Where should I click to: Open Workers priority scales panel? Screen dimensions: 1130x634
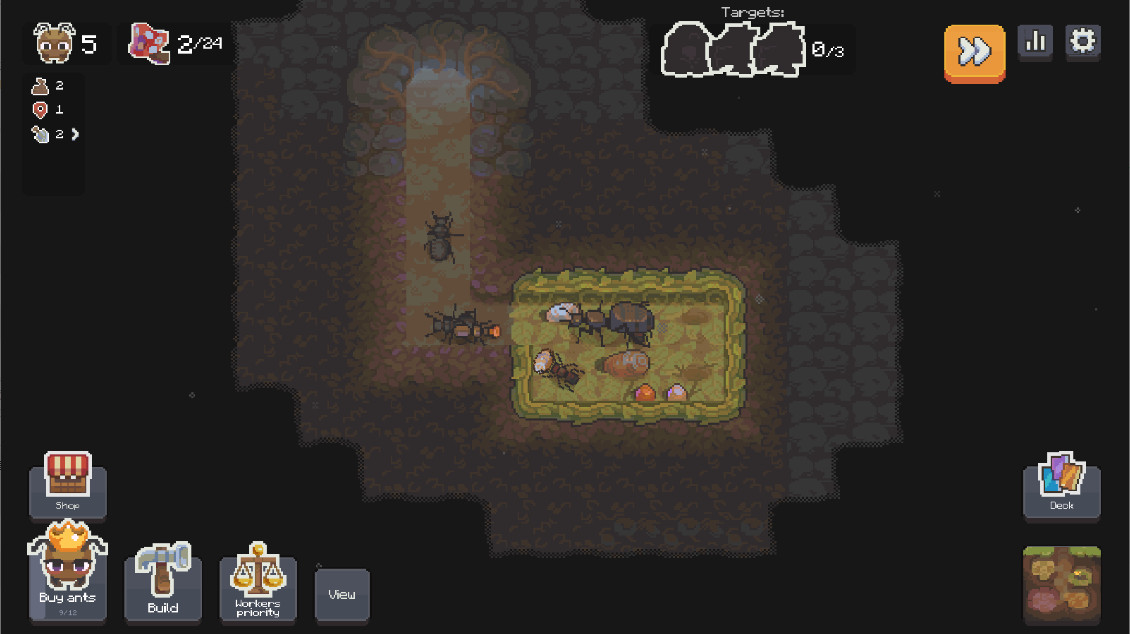(258, 584)
